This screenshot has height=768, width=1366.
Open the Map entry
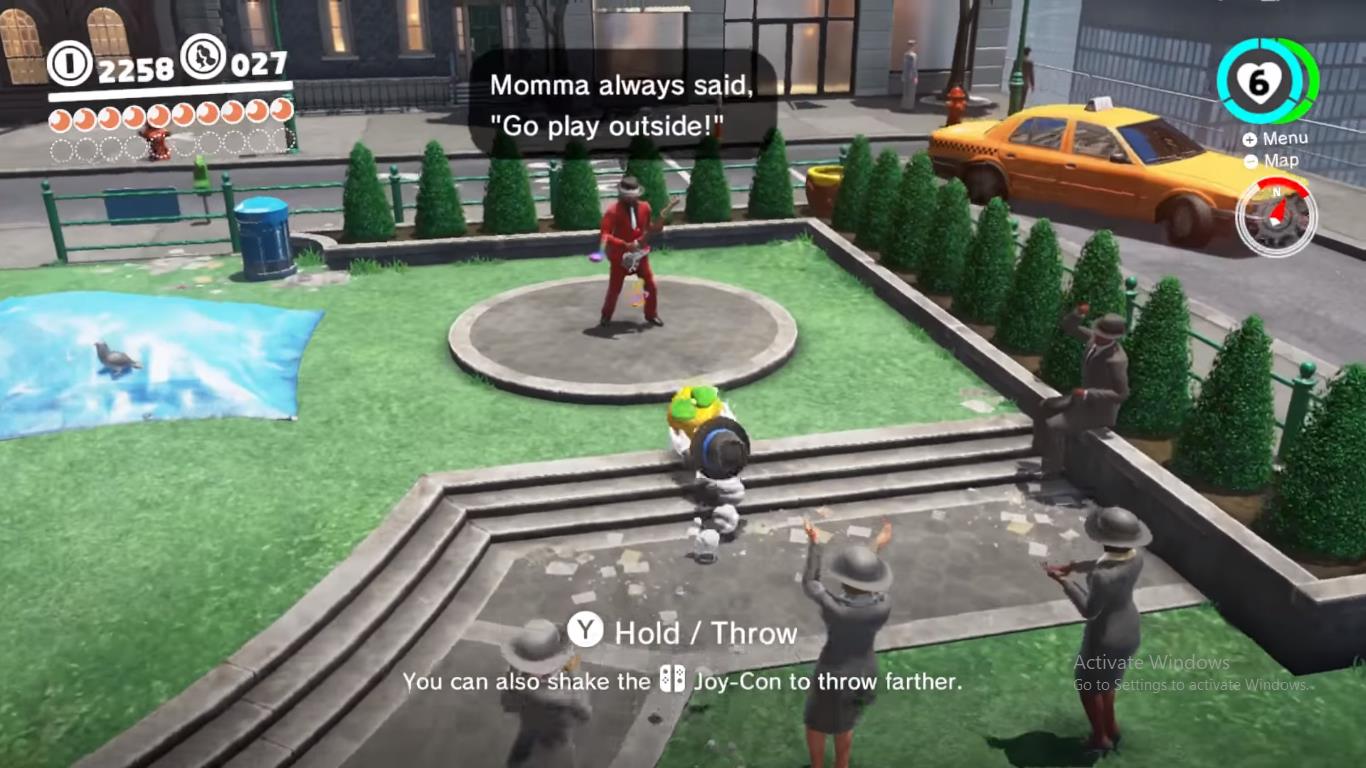(1283, 160)
